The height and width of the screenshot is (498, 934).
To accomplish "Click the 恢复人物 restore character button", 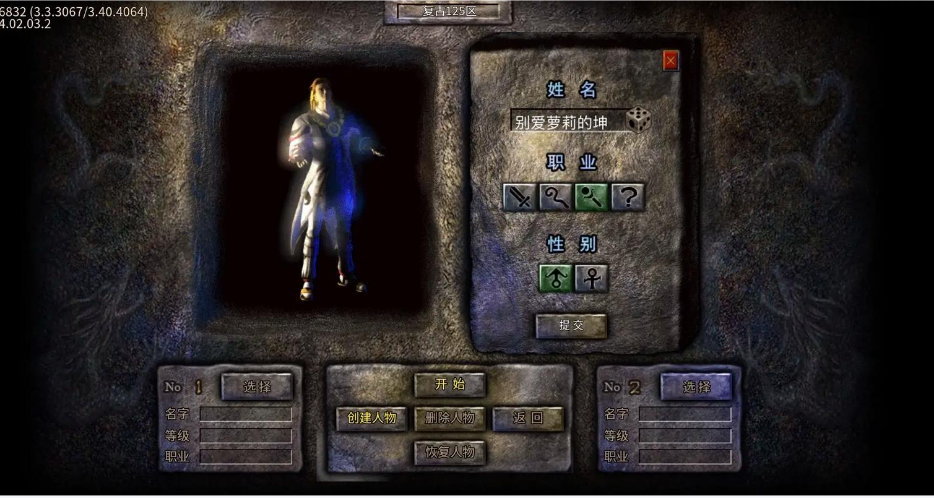I will pos(450,452).
